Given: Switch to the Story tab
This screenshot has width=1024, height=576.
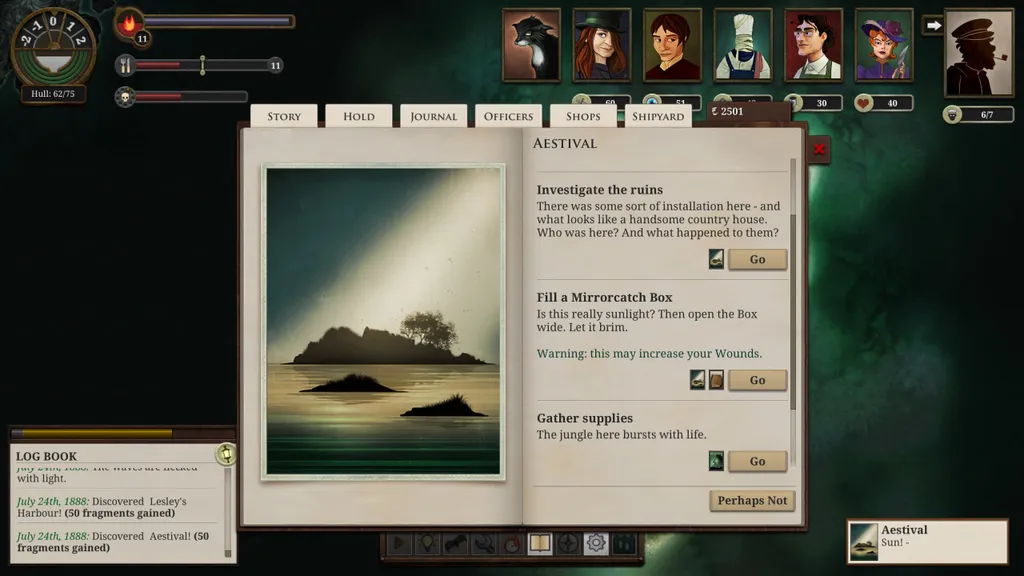Looking at the screenshot, I should pyautogui.click(x=284, y=116).
